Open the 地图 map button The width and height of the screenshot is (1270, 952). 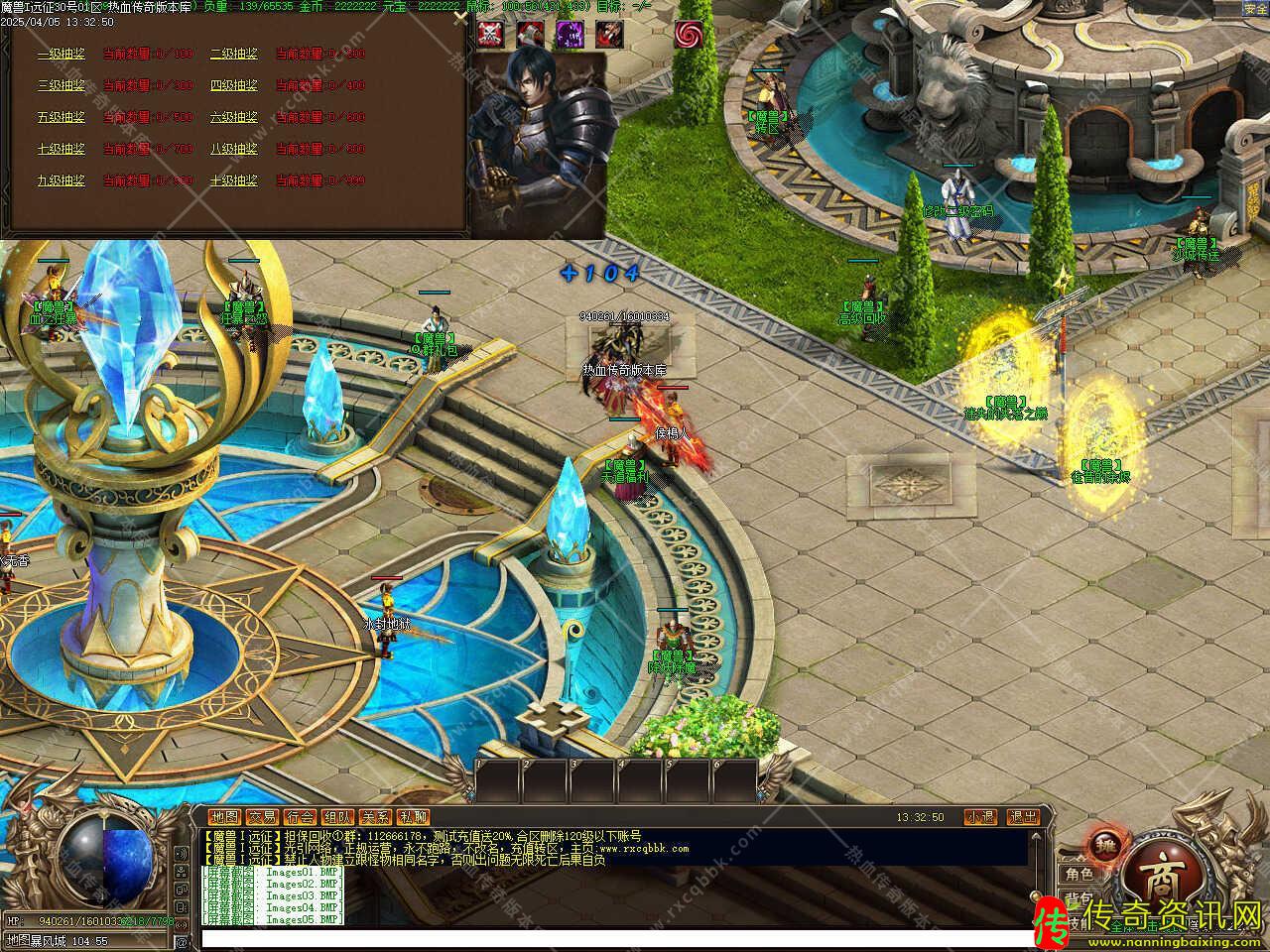[x=225, y=817]
